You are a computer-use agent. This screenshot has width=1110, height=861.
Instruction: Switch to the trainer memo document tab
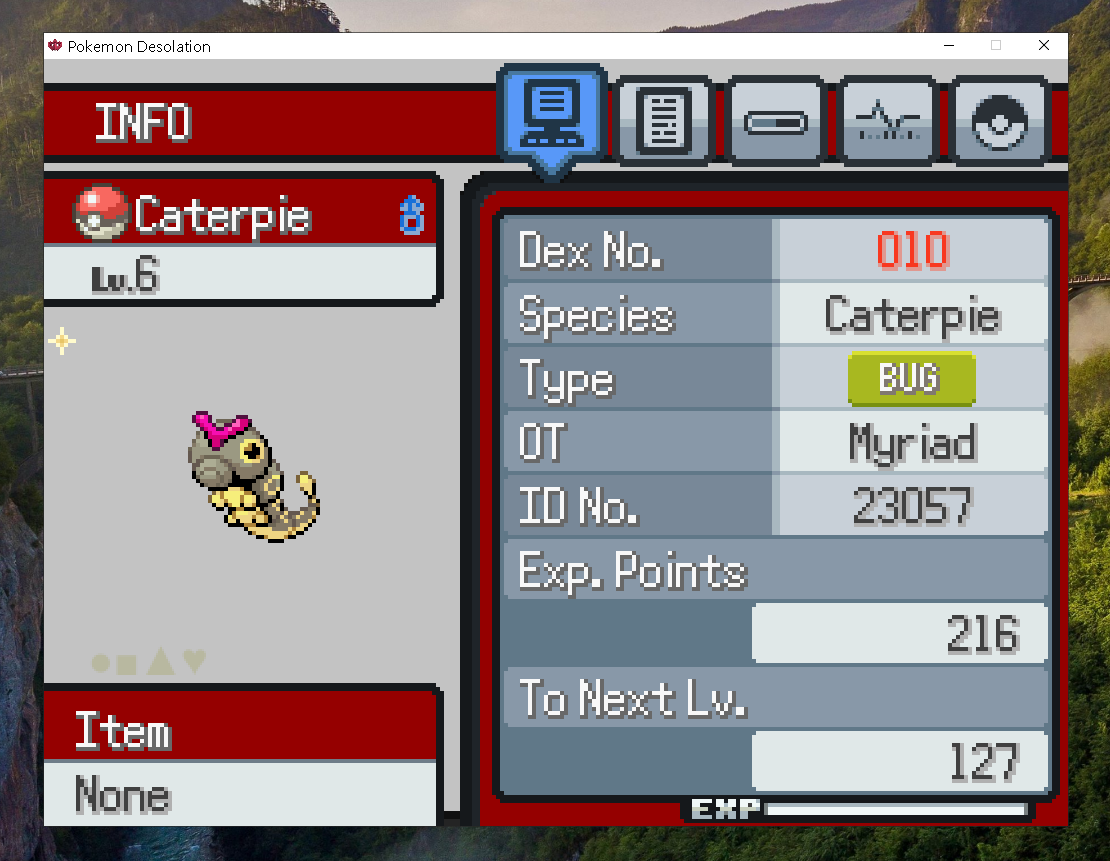pos(664,123)
